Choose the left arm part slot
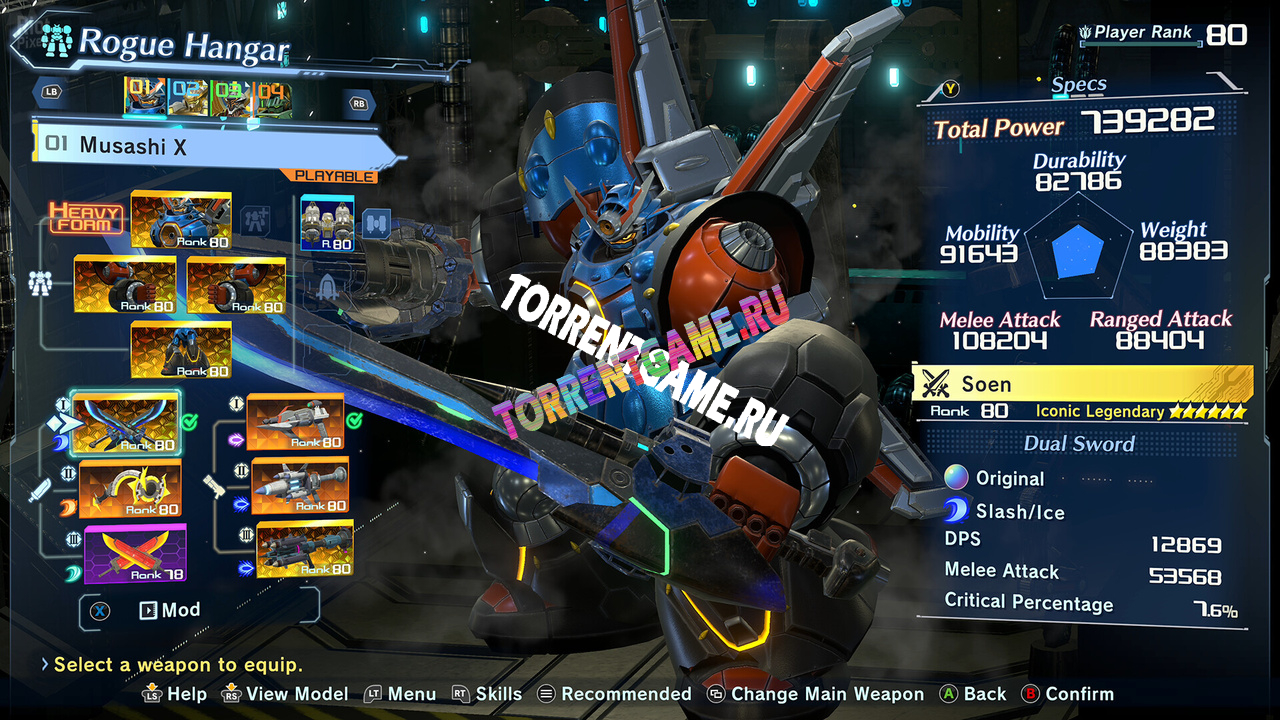Screen dimensions: 1280x720 tap(125, 285)
